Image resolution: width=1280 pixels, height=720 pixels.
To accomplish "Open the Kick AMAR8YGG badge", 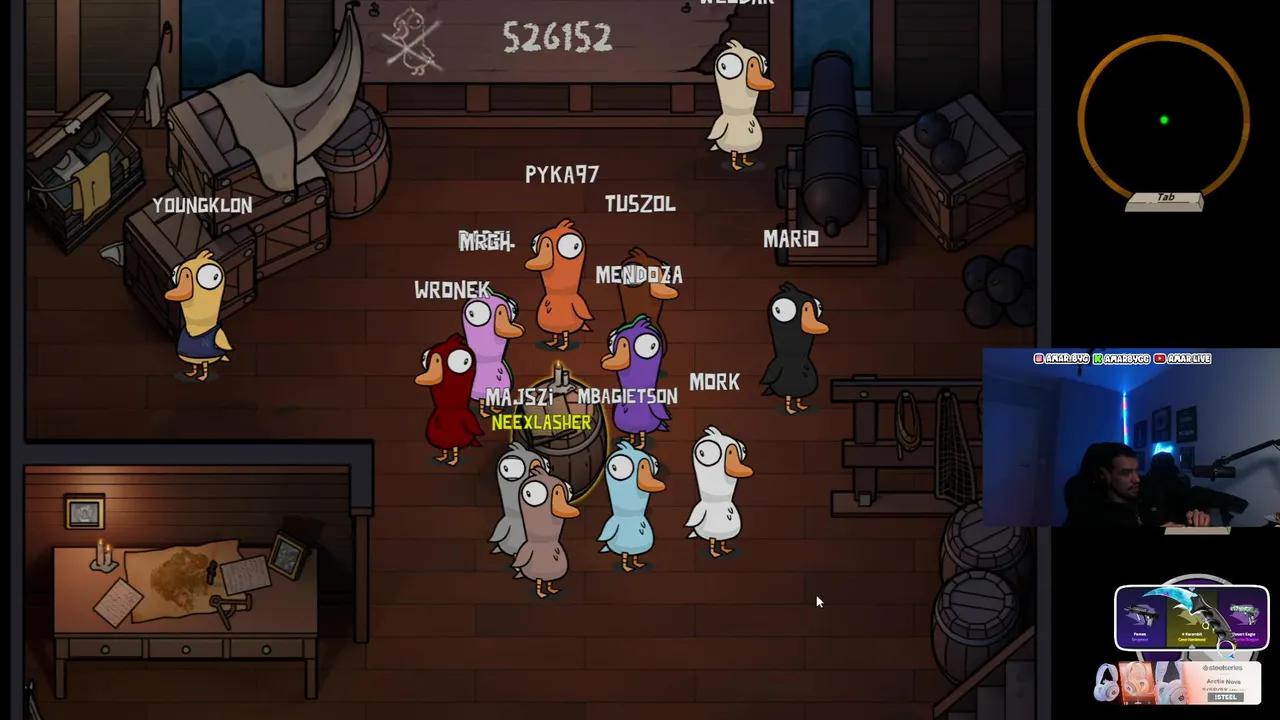I will pos(1122,358).
